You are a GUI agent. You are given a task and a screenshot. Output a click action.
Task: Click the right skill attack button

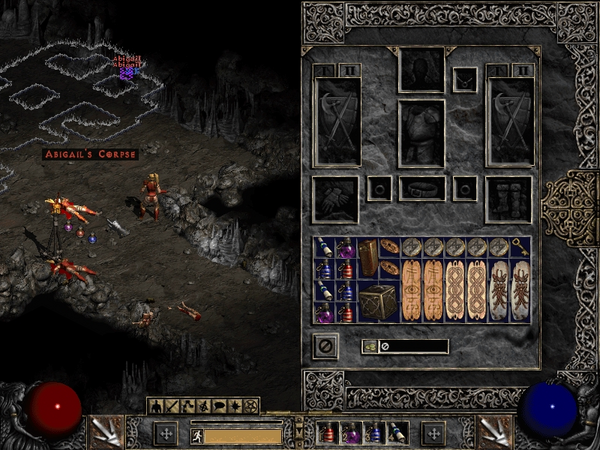[x=494, y=432]
